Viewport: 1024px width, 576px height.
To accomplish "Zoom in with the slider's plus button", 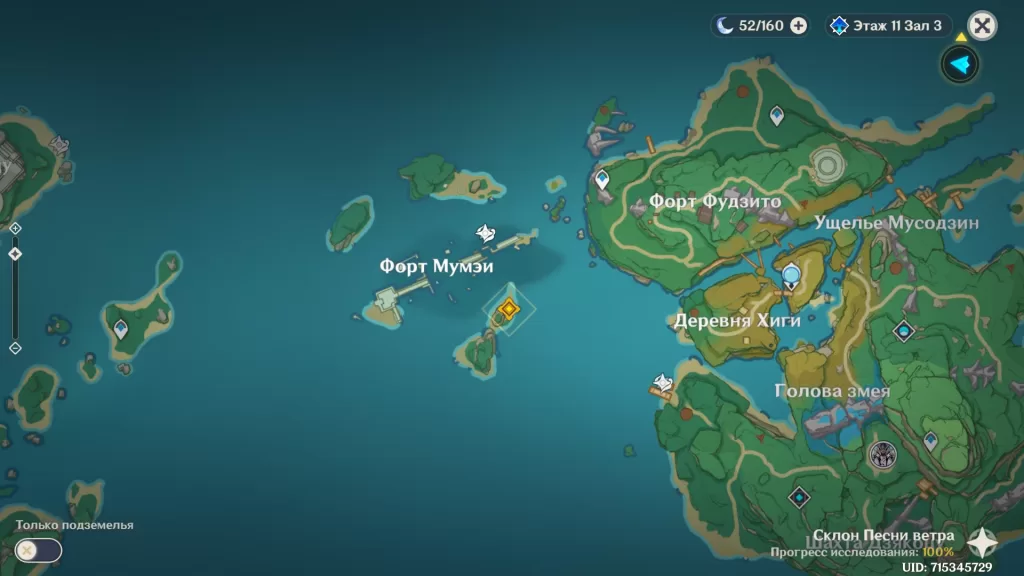I will click(15, 229).
